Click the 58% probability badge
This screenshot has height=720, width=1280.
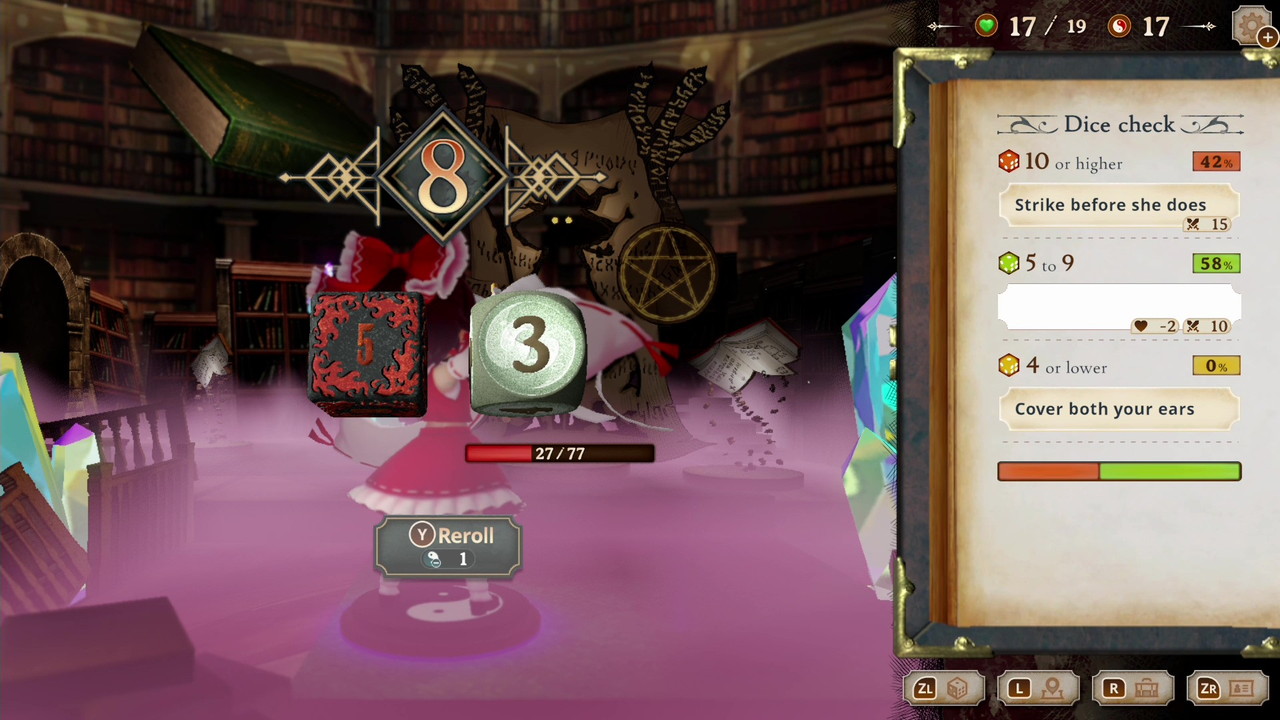1216,264
